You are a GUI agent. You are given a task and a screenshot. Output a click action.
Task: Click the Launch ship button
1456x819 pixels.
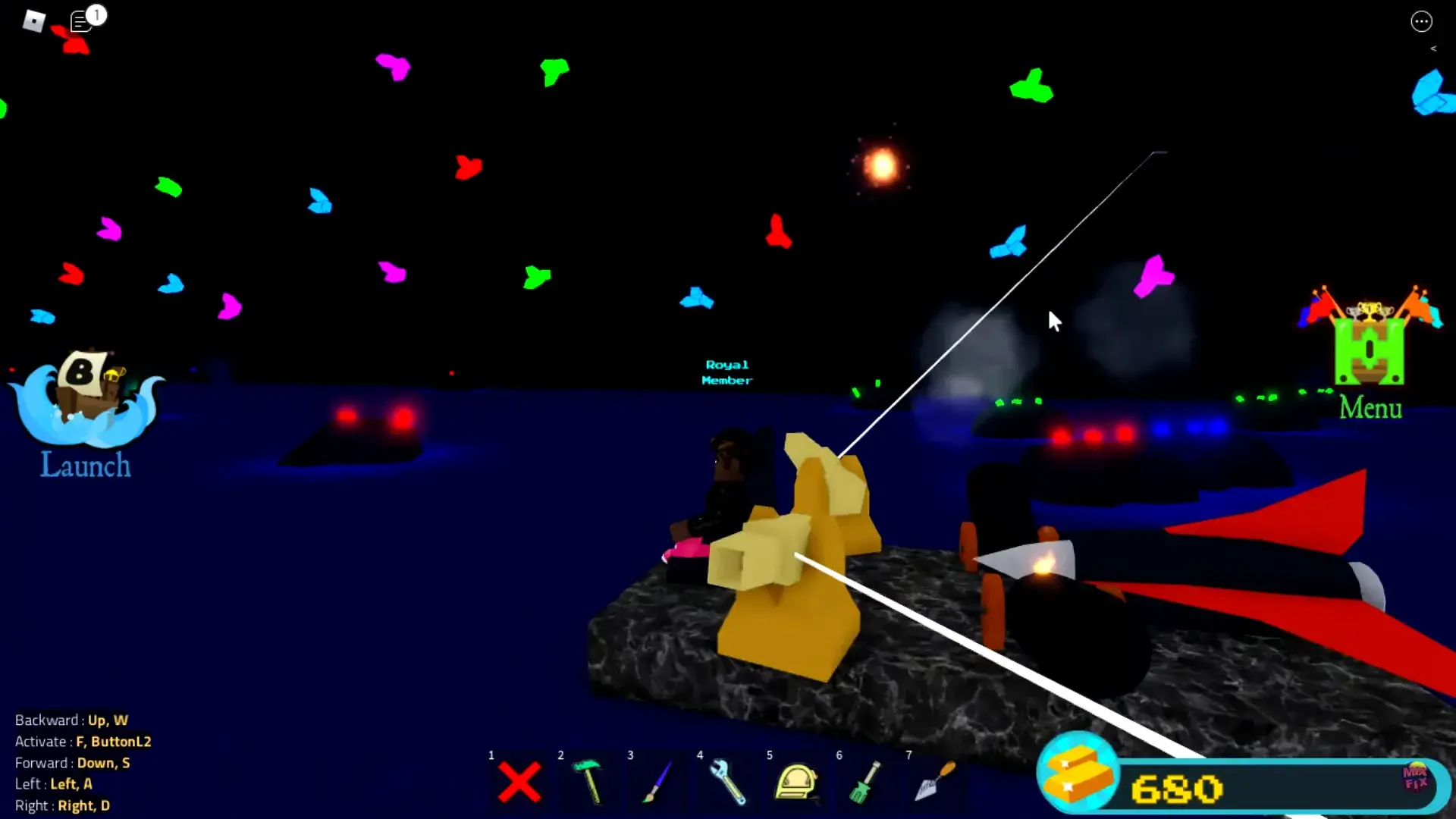click(x=85, y=413)
